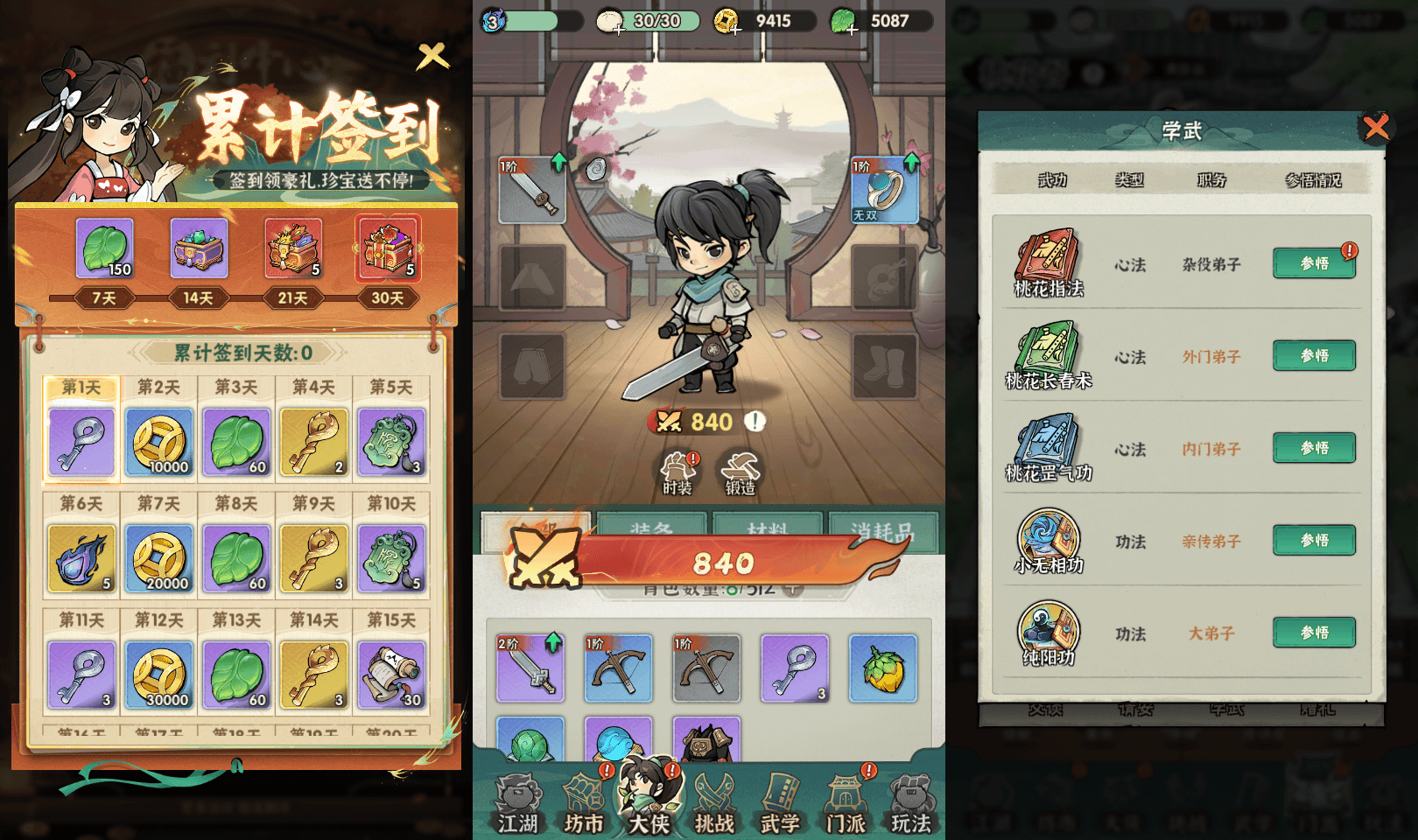Screen dimensions: 1418x840
Task: Select the equipped 无双 ring slot
Action: click(884, 190)
